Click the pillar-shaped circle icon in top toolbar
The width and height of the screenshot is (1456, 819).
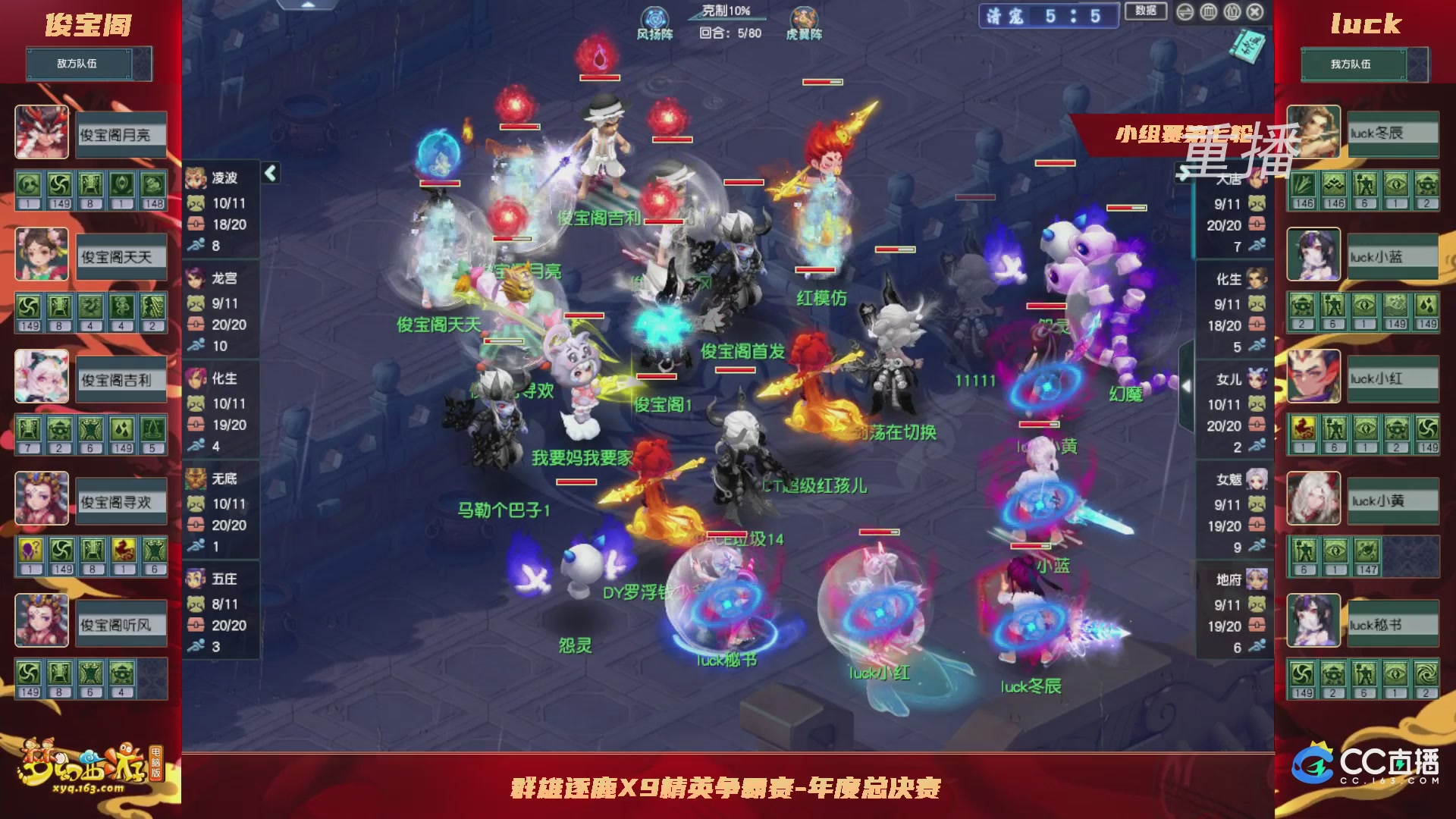click(x=1209, y=13)
